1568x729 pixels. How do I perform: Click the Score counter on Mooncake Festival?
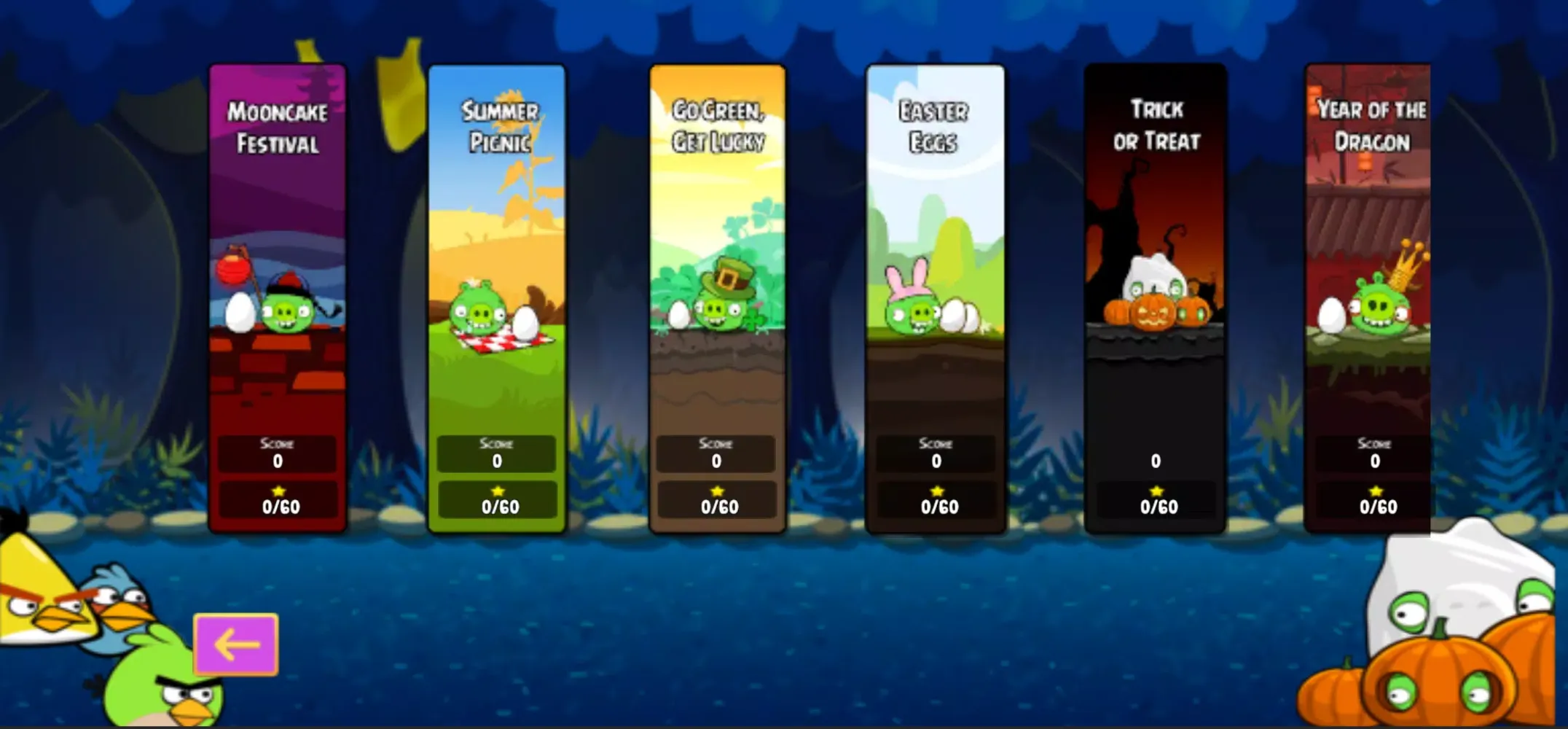tap(277, 451)
